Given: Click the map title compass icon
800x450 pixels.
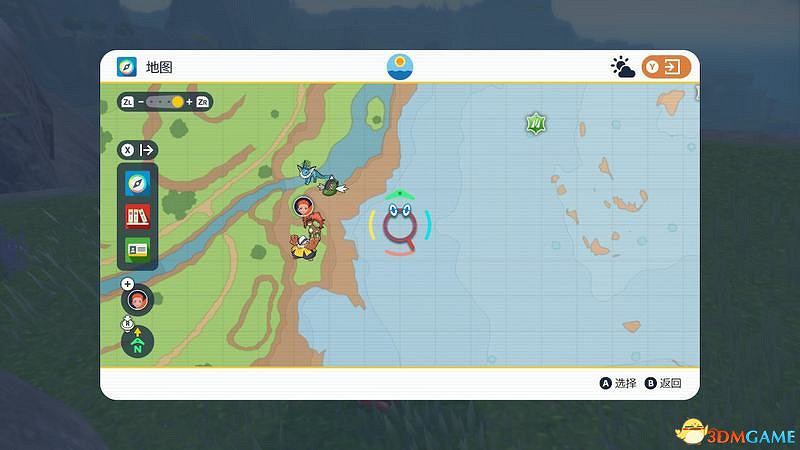Looking at the screenshot, I should tap(127, 67).
